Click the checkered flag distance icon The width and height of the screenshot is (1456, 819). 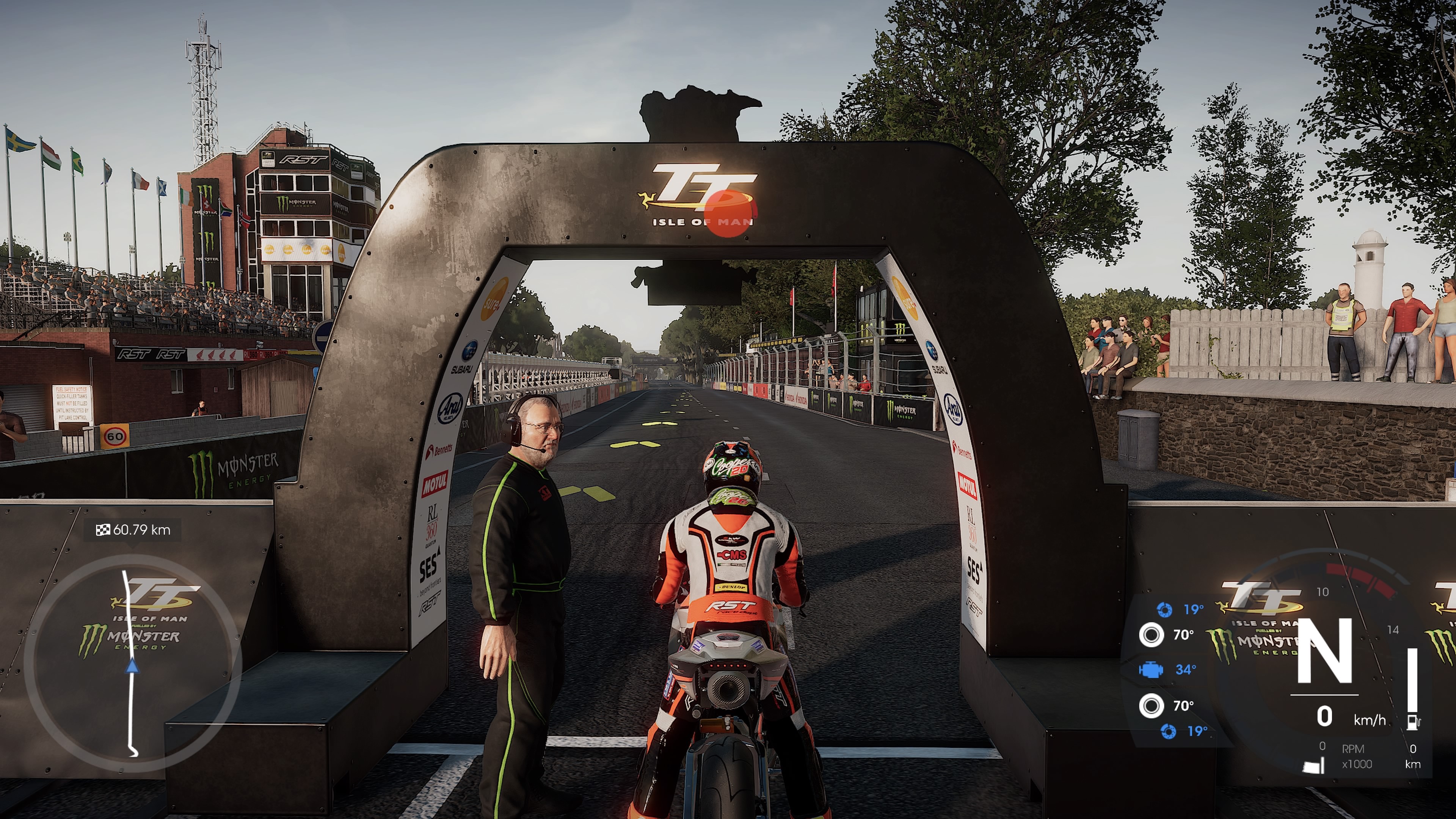click(x=103, y=530)
